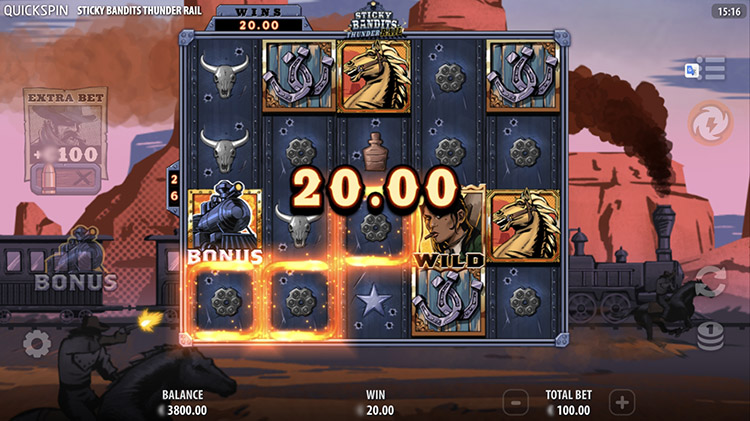Open the settings gear menu
The image size is (750, 421).
pos(37,344)
